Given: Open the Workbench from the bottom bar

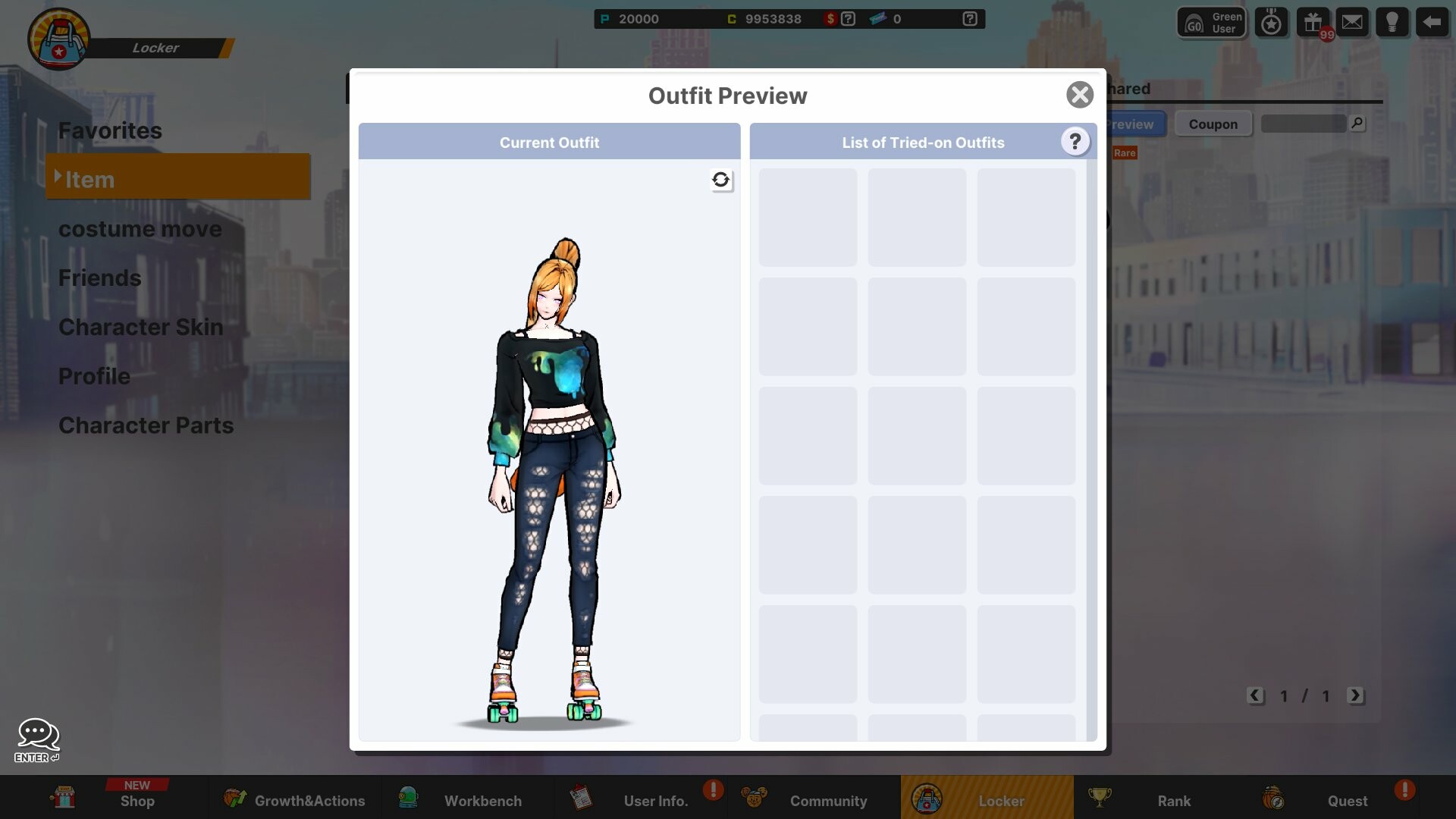Looking at the screenshot, I should tap(482, 801).
